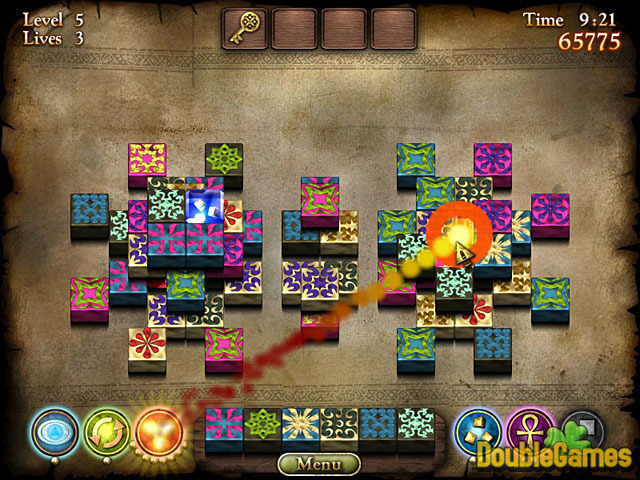Select the pink board tile with yellow pattern
This screenshot has width=640, height=480.
146,160
